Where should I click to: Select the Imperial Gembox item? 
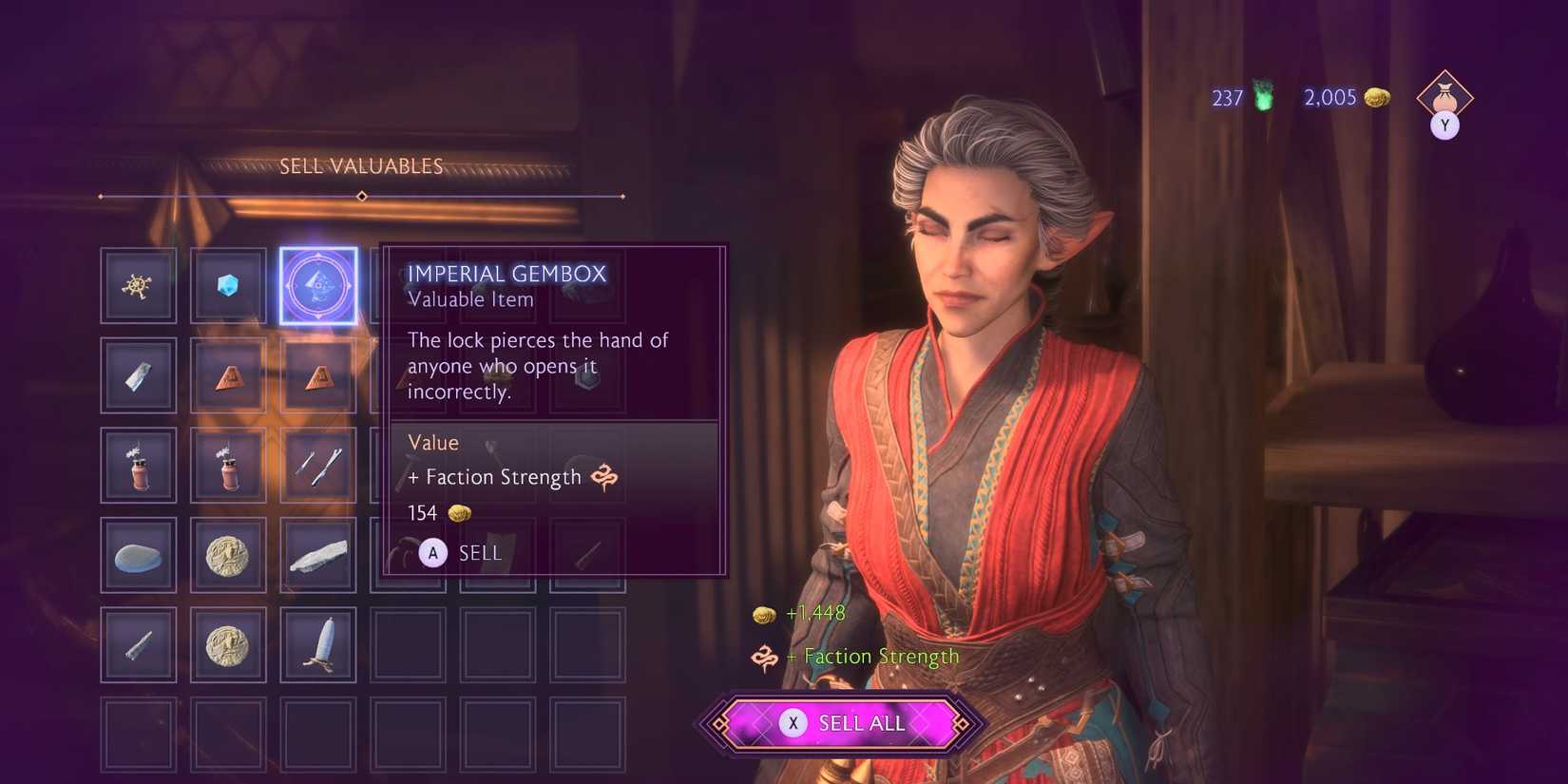coord(318,285)
